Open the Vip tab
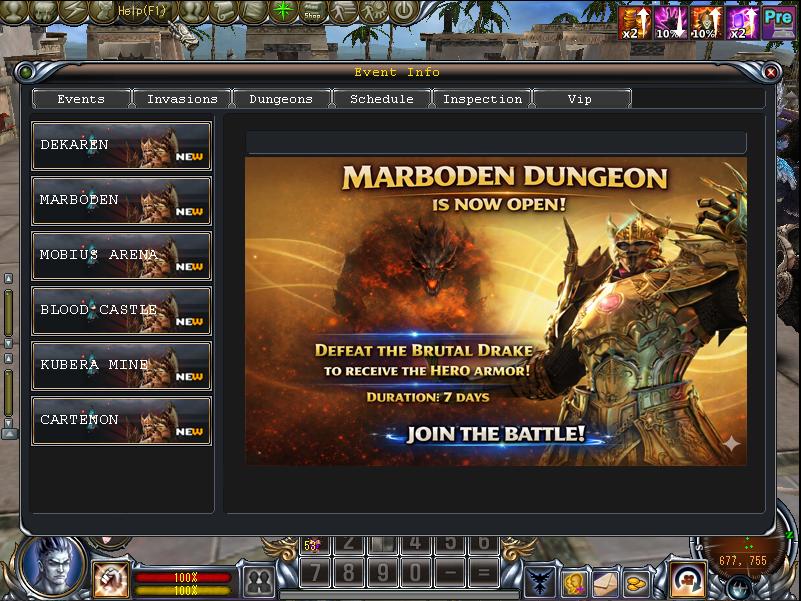This screenshot has width=801, height=601. pyautogui.click(x=580, y=99)
